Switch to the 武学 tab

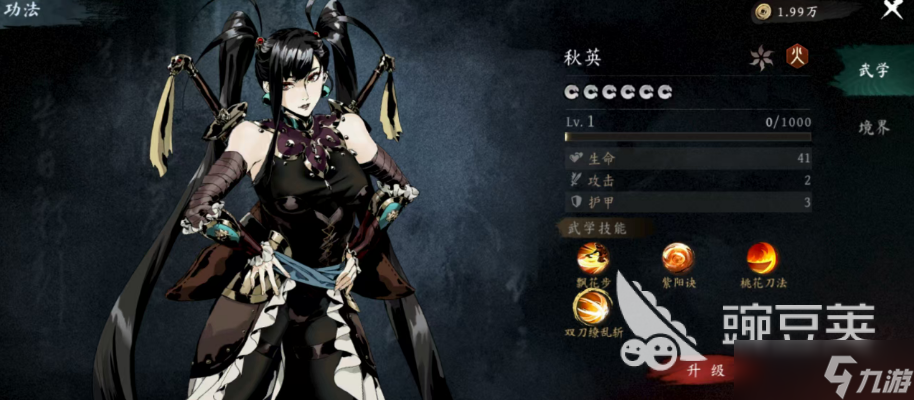(x=874, y=70)
